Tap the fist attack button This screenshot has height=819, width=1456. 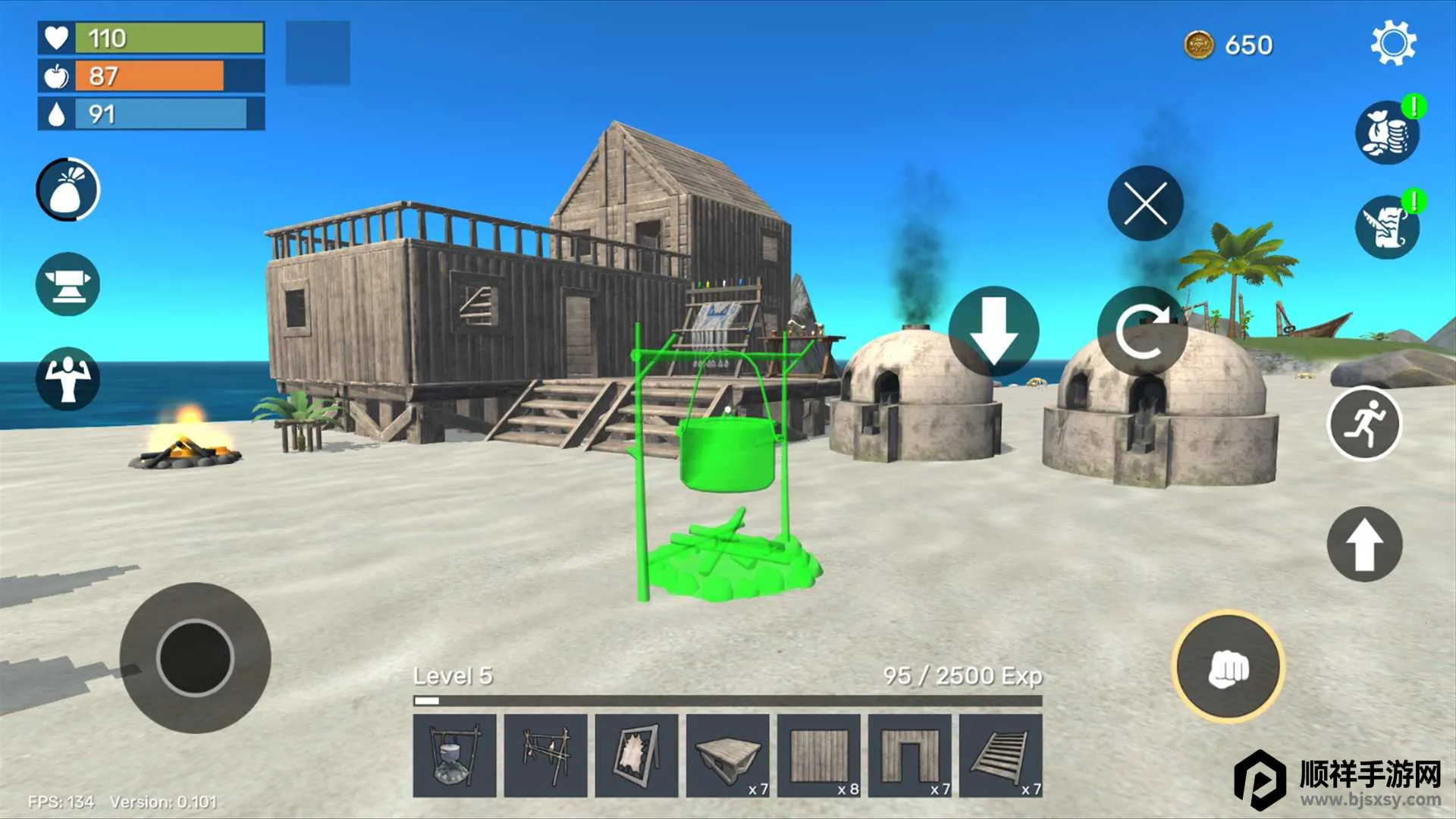pyautogui.click(x=1228, y=667)
